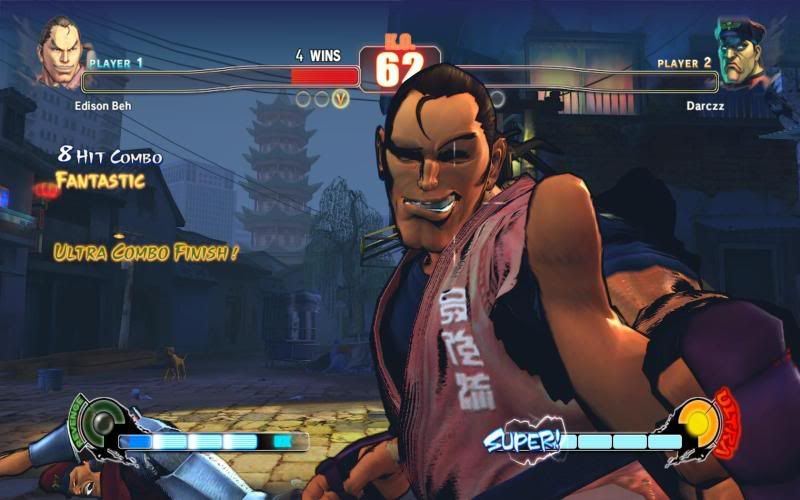The width and height of the screenshot is (800, 500).
Task: Select Player 2's M. Bison portrait
Action: [739, 52]
